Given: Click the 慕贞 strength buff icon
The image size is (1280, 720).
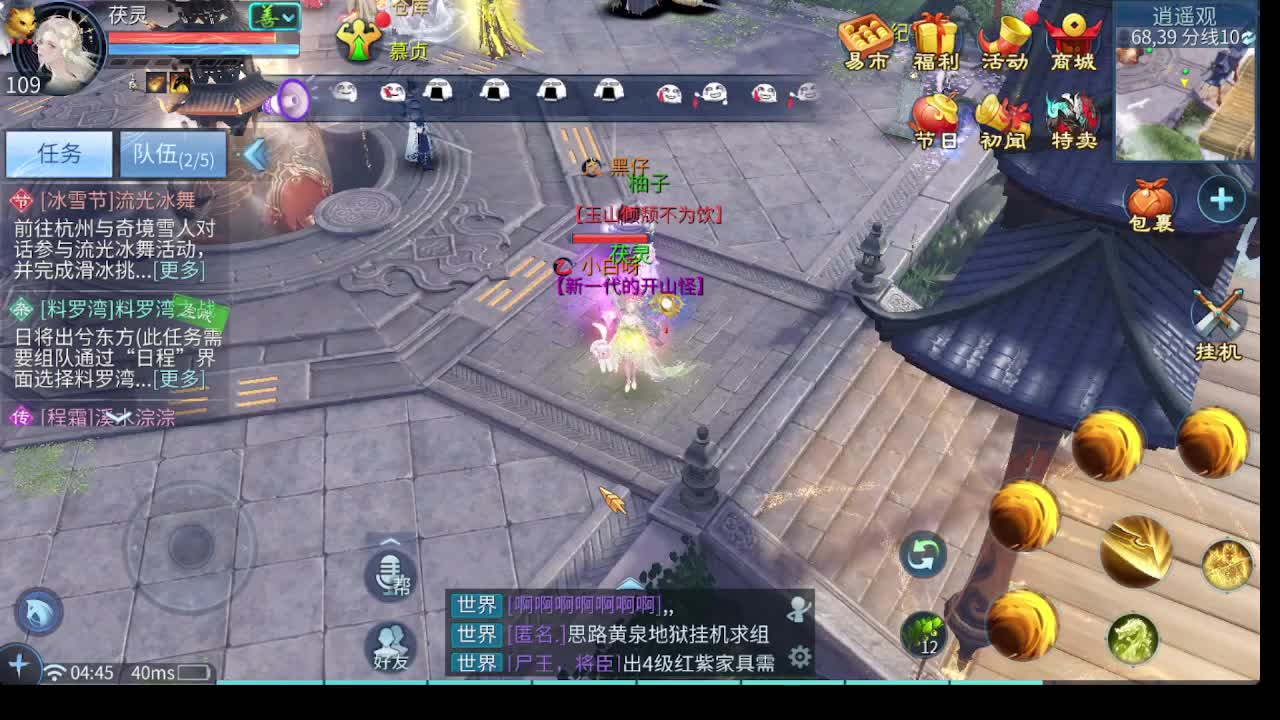Looking at the screenshot, I should click(x=358, y=40).
